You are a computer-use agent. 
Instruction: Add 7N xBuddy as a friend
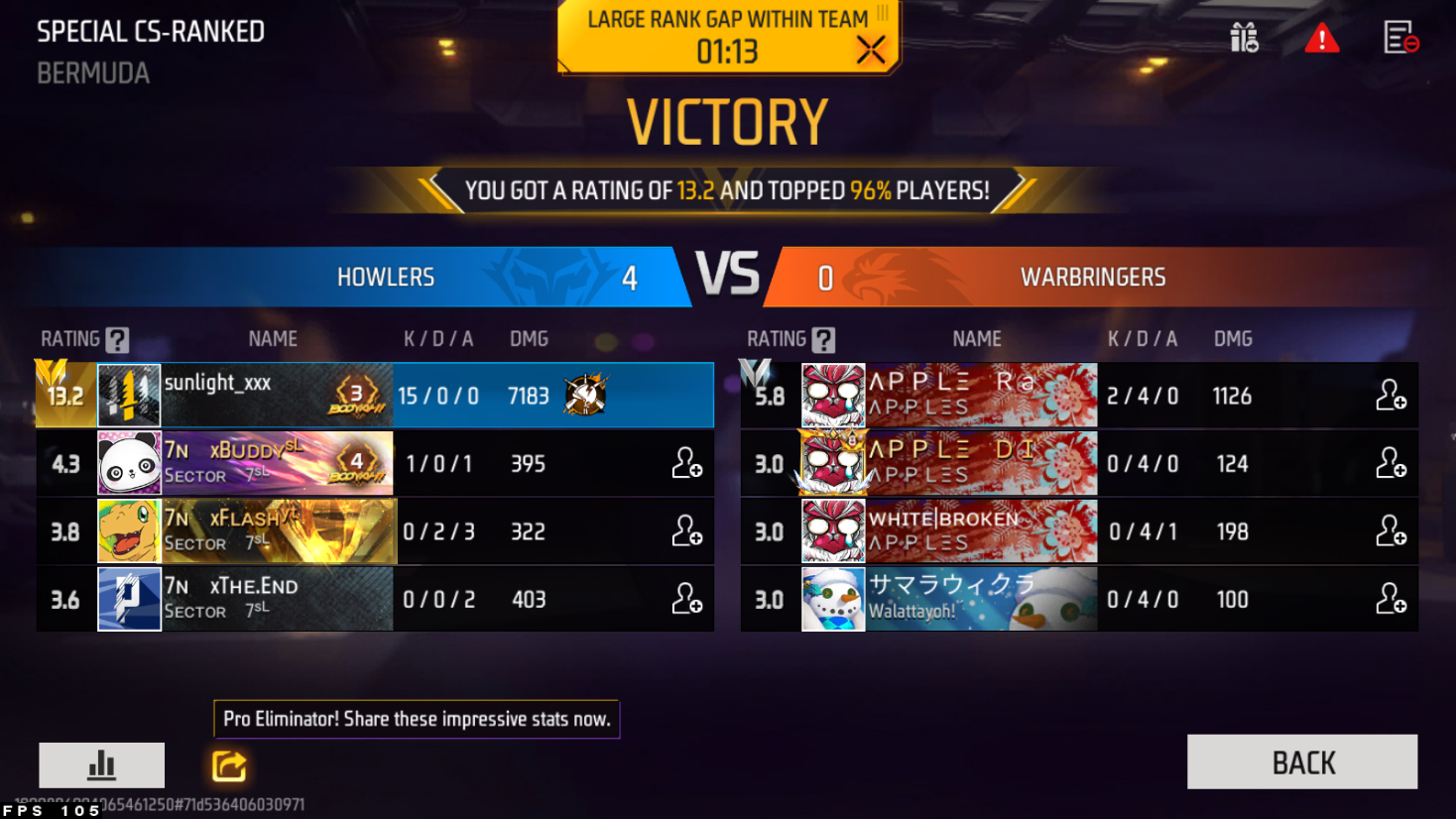tap(687, 463)
